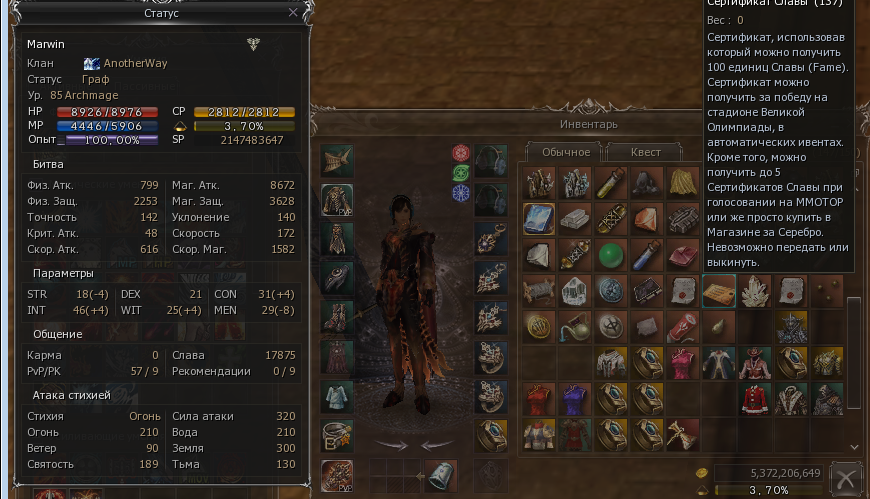
Task: Choose the gold coin medal item
Action: pyautogui.click(x=539, y=326)
